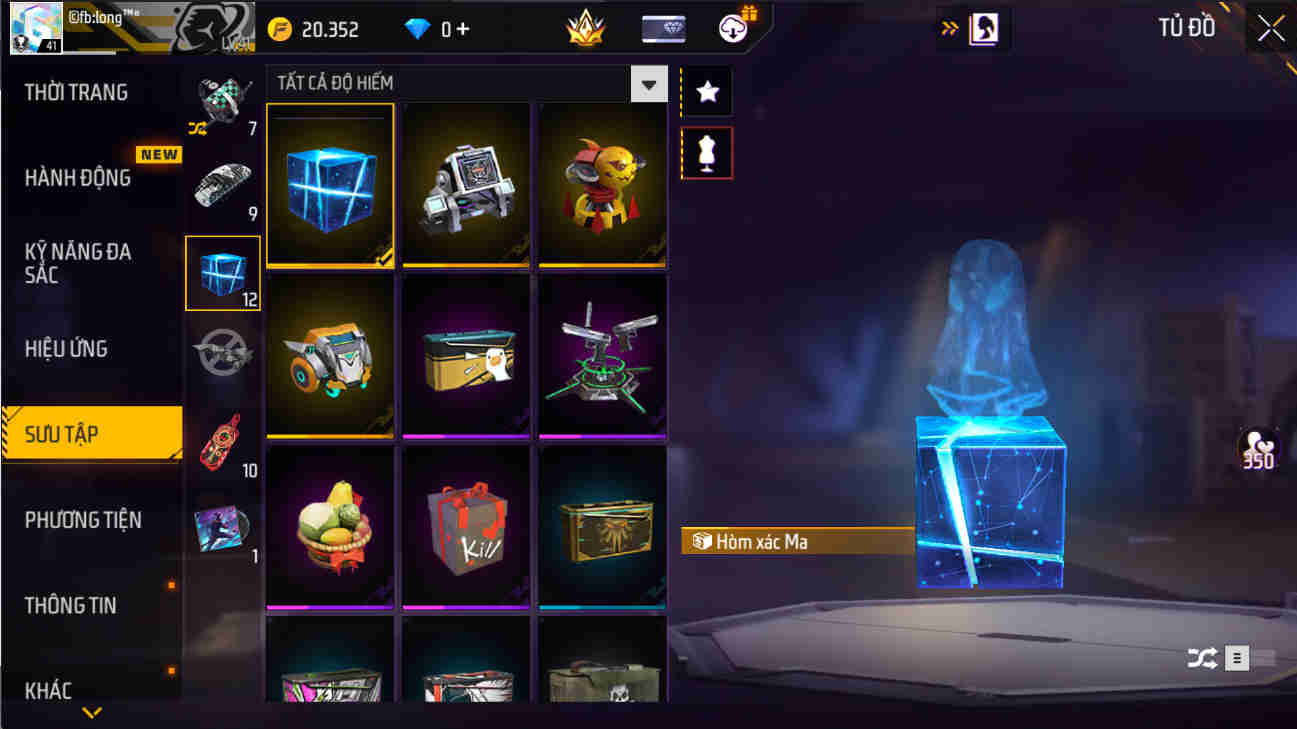The image size is (1297, 729).
Task: Select the blue cube thumbnail in the grid
Action: click(x=330, y=183)
